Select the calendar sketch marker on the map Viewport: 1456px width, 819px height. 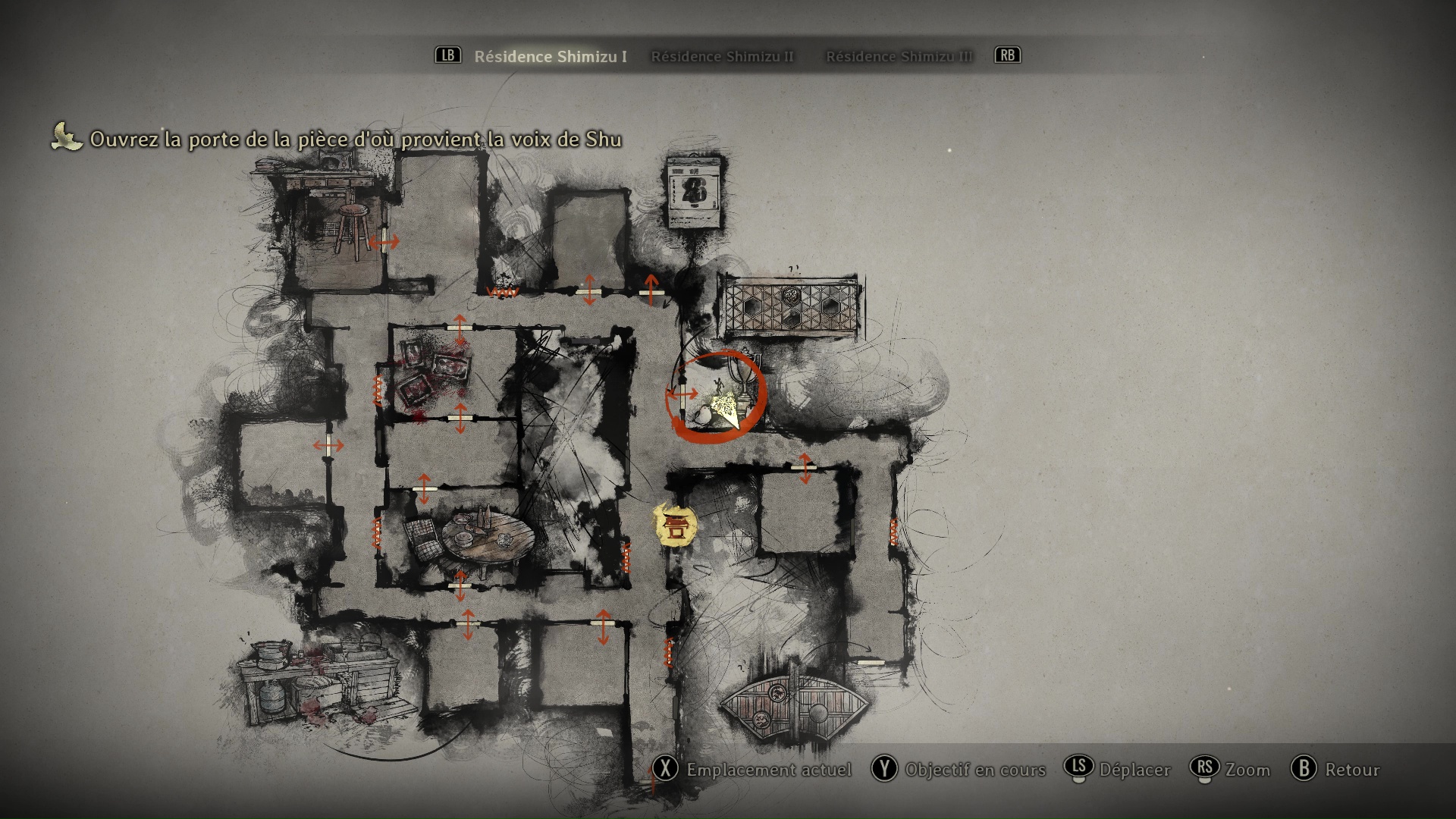tap(692, 193)
